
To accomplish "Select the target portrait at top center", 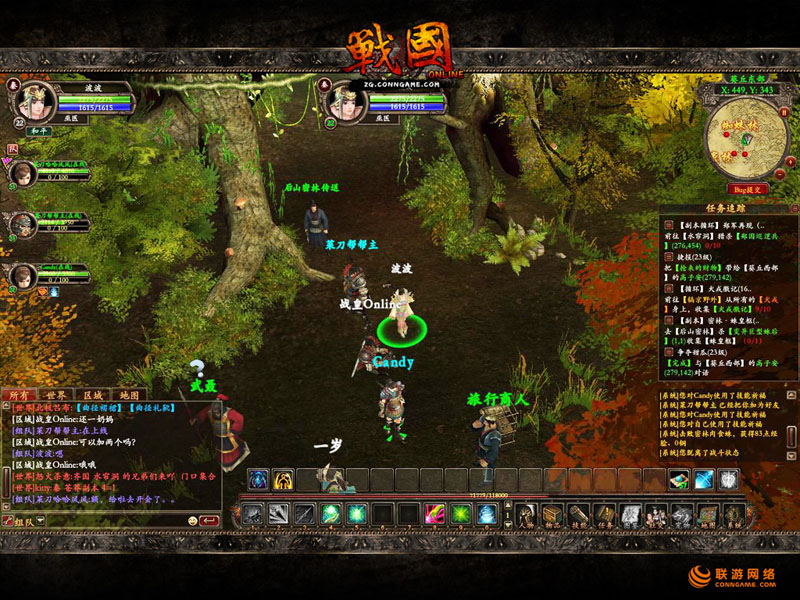I will click(343, 102).
